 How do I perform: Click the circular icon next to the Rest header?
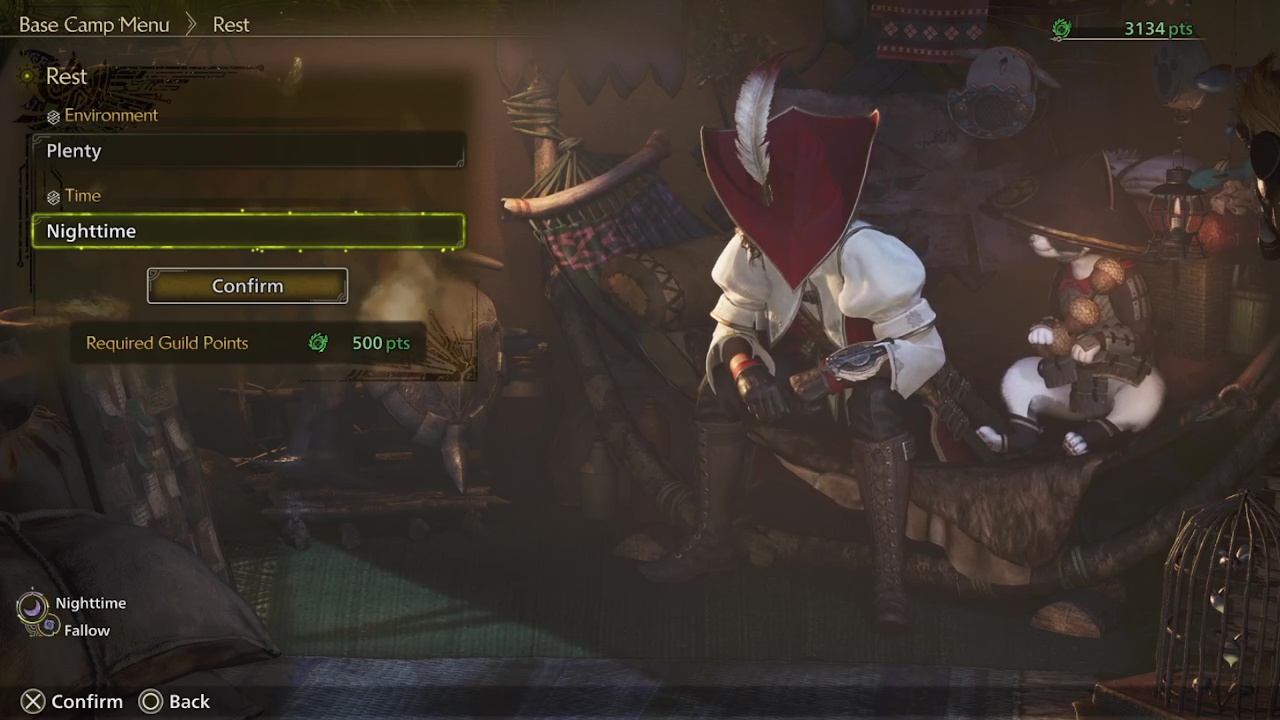(26, 75)
